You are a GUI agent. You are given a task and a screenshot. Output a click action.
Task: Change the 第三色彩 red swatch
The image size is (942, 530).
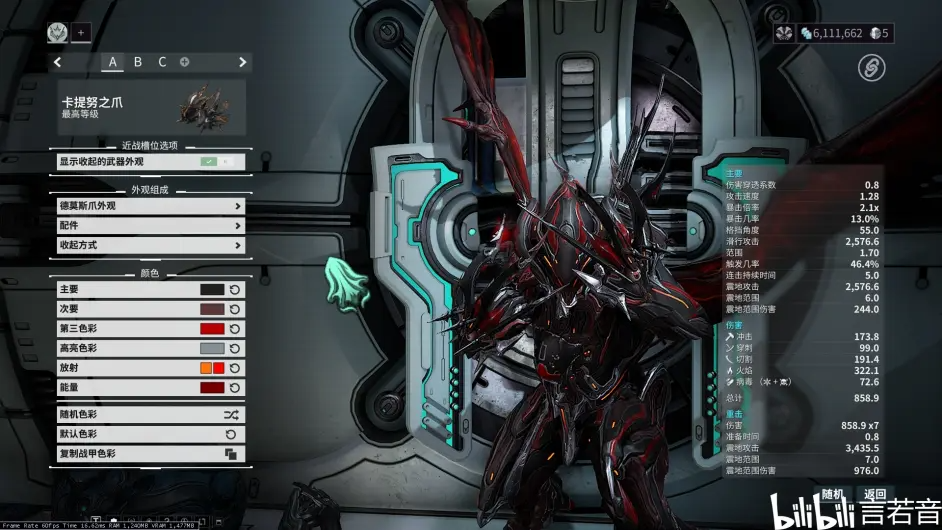[x=212, y=329]
